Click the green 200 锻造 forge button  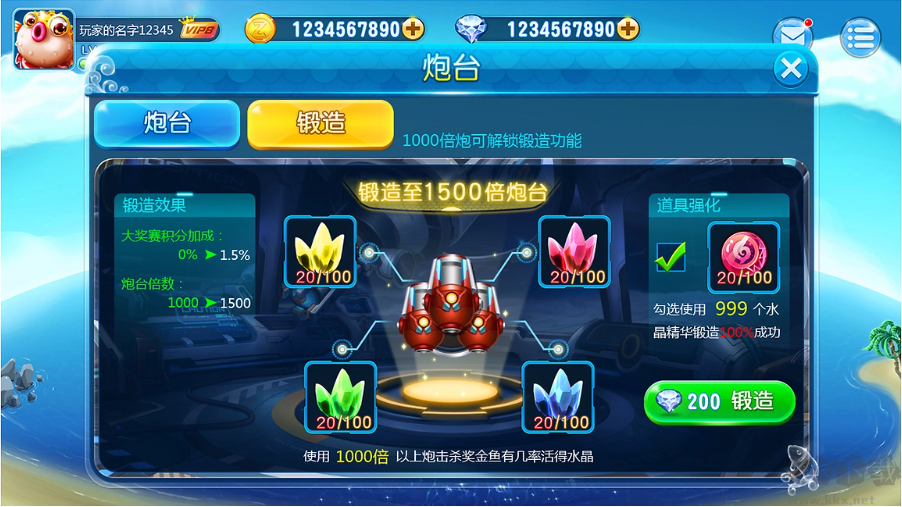[719, 402]
